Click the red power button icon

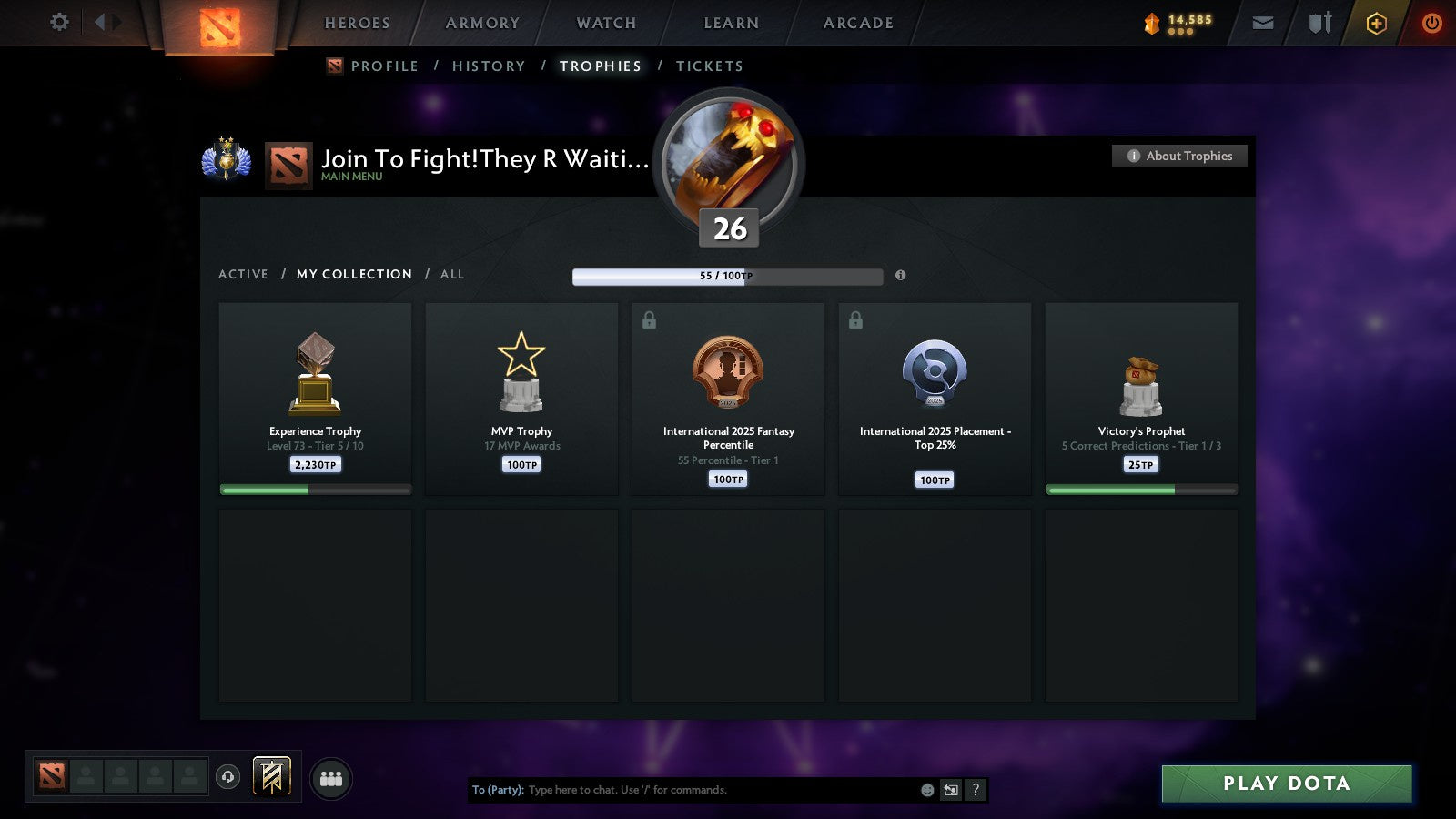pyautogui.click(x=1431, y=23)
